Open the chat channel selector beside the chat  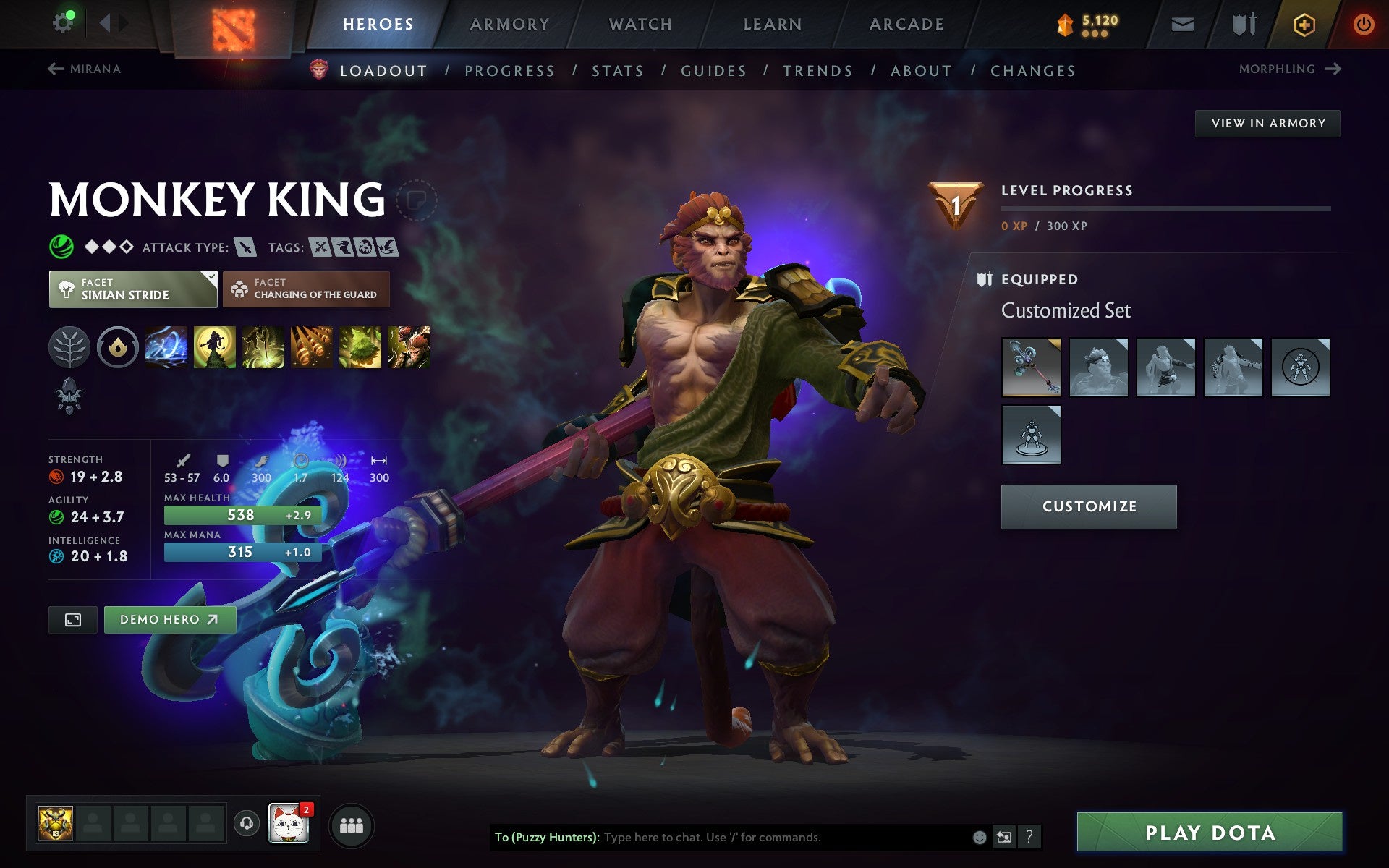point(1003,838)
